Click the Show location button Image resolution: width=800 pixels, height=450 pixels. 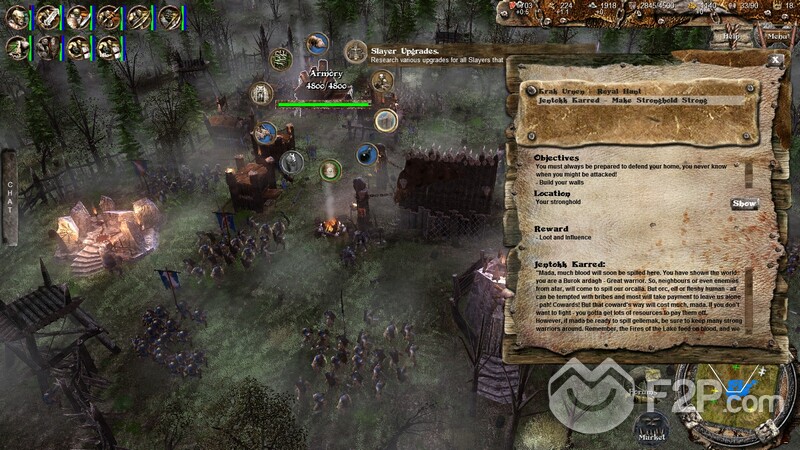(x=744, y=203)
